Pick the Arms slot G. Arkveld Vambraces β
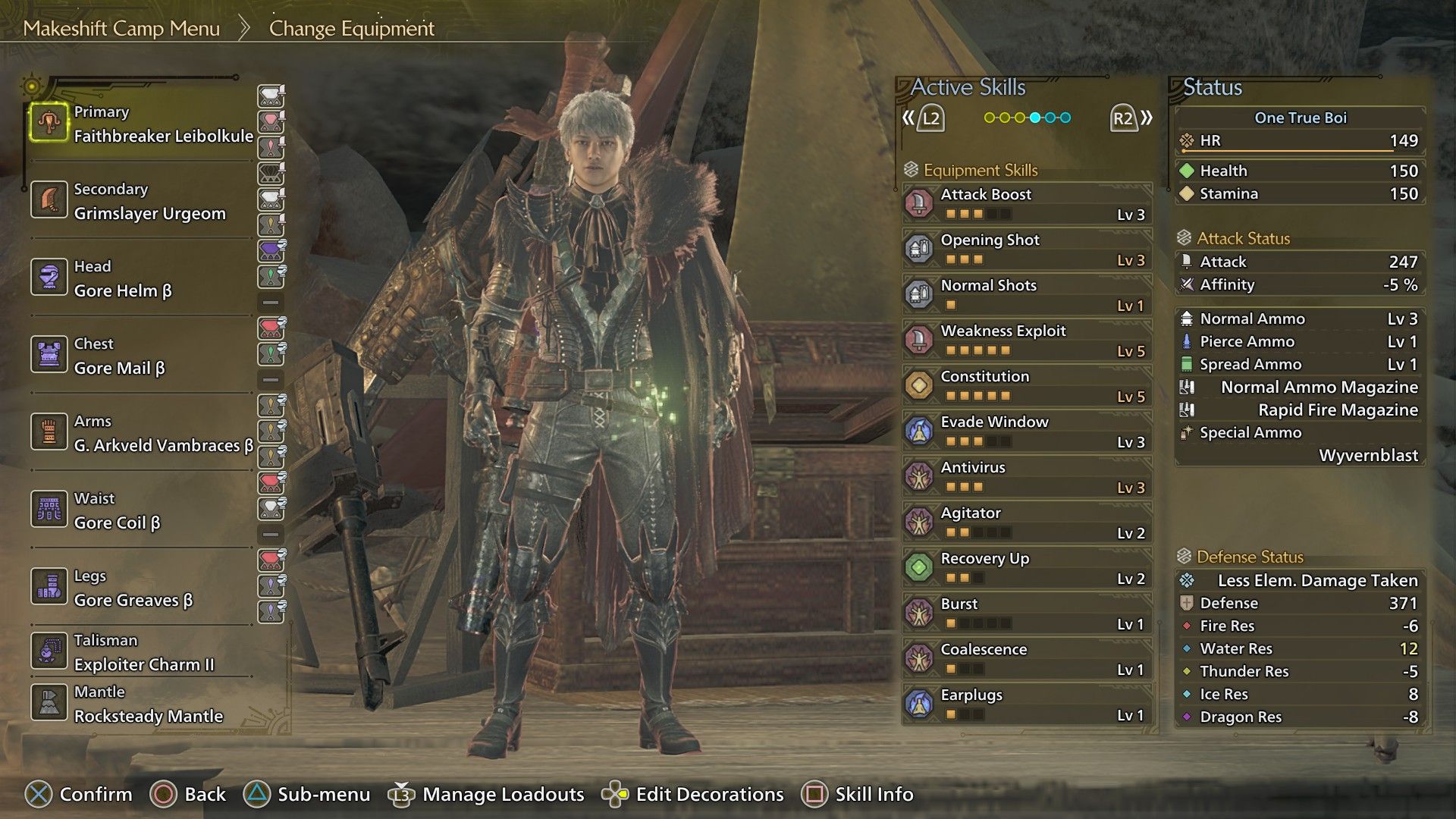 click(144, 434)
